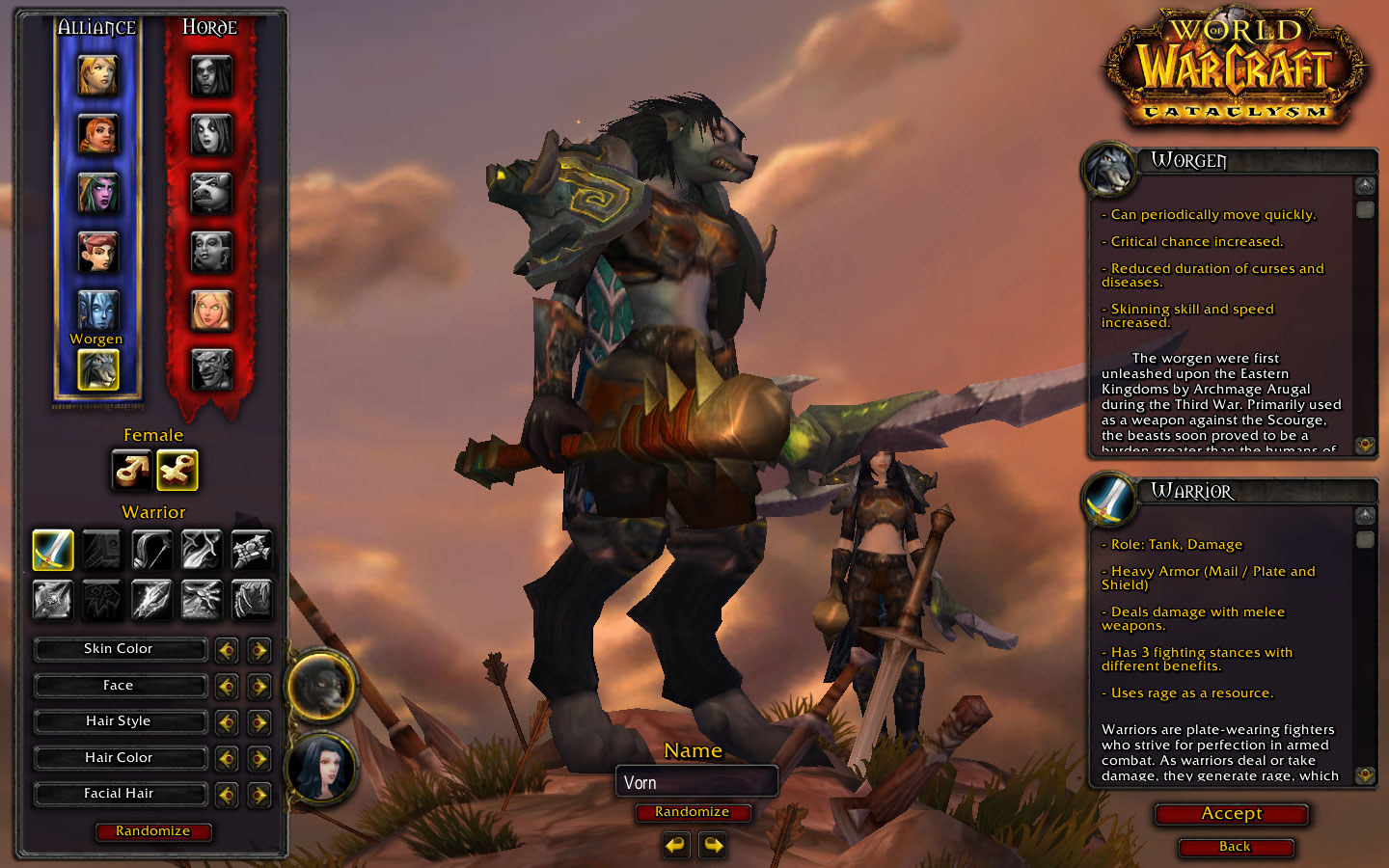Viewport: 1389px width, 868px height.
Task: Randomize the character's appearance
Action: 153,831
